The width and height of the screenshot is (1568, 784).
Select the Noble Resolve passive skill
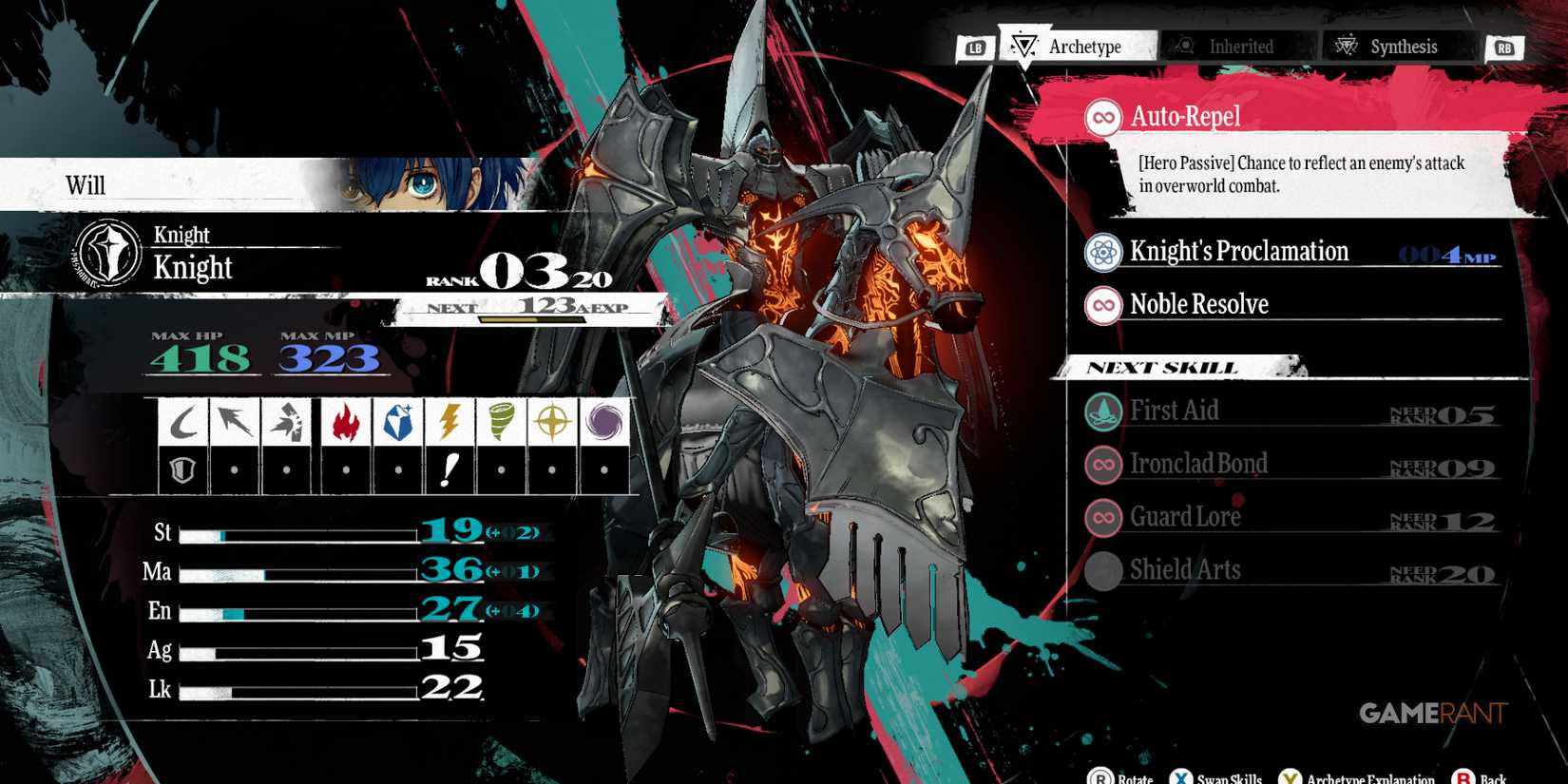1198,304
